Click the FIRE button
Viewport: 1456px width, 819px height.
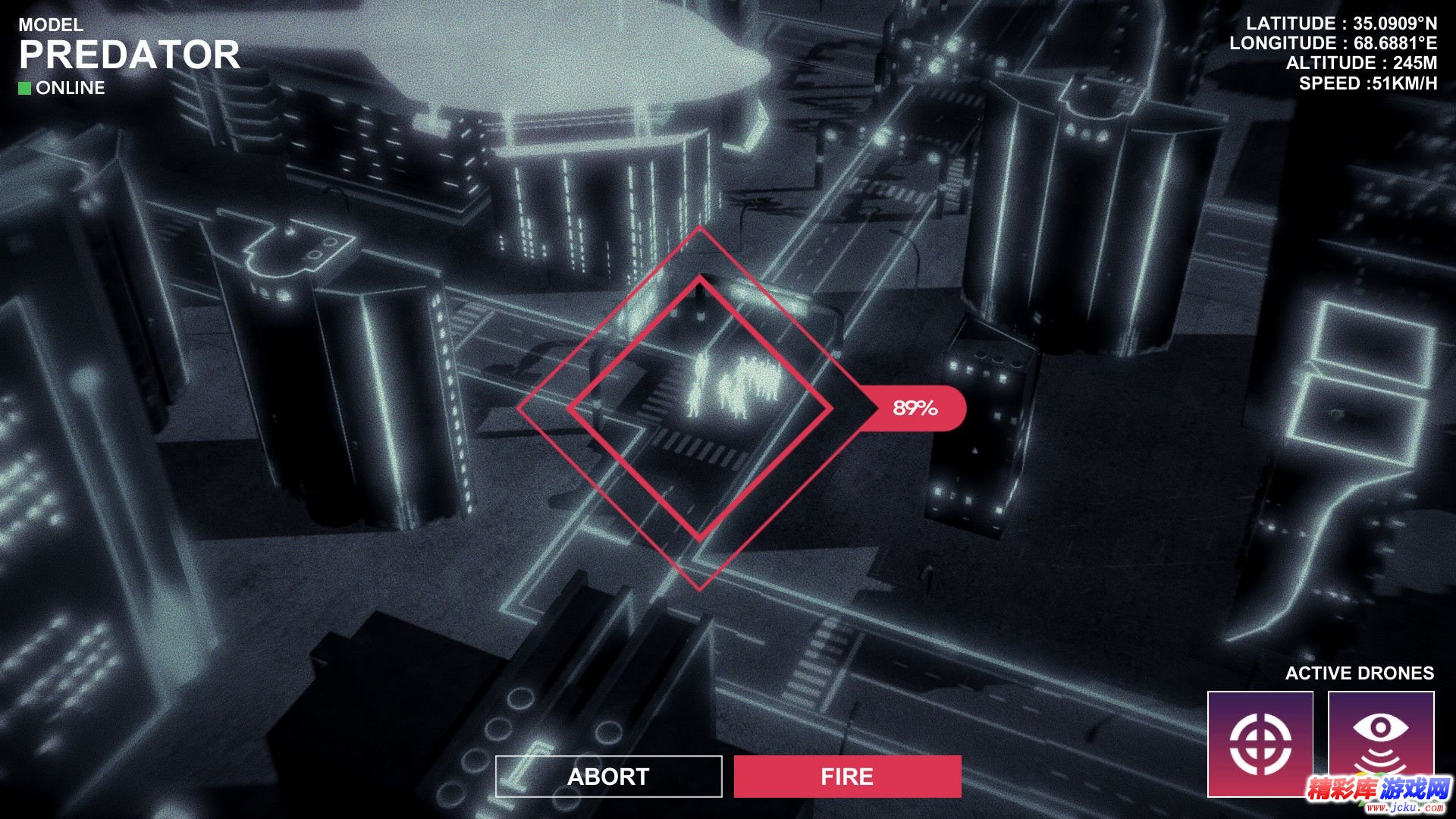click(847, 777)
